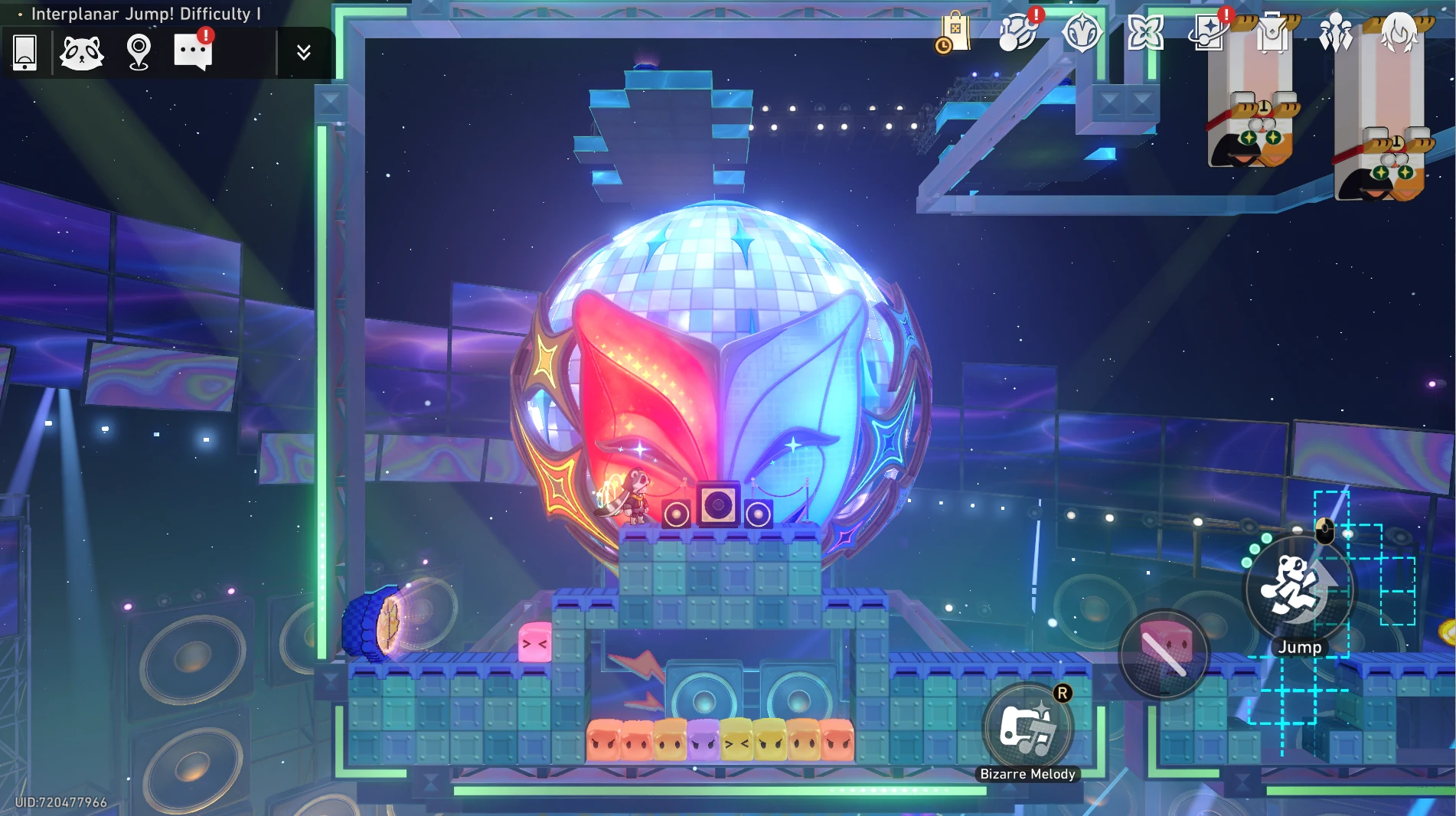Activate the Jump ability button
The height and width of the screenshot is (816, 1456).
[1299, 590]
